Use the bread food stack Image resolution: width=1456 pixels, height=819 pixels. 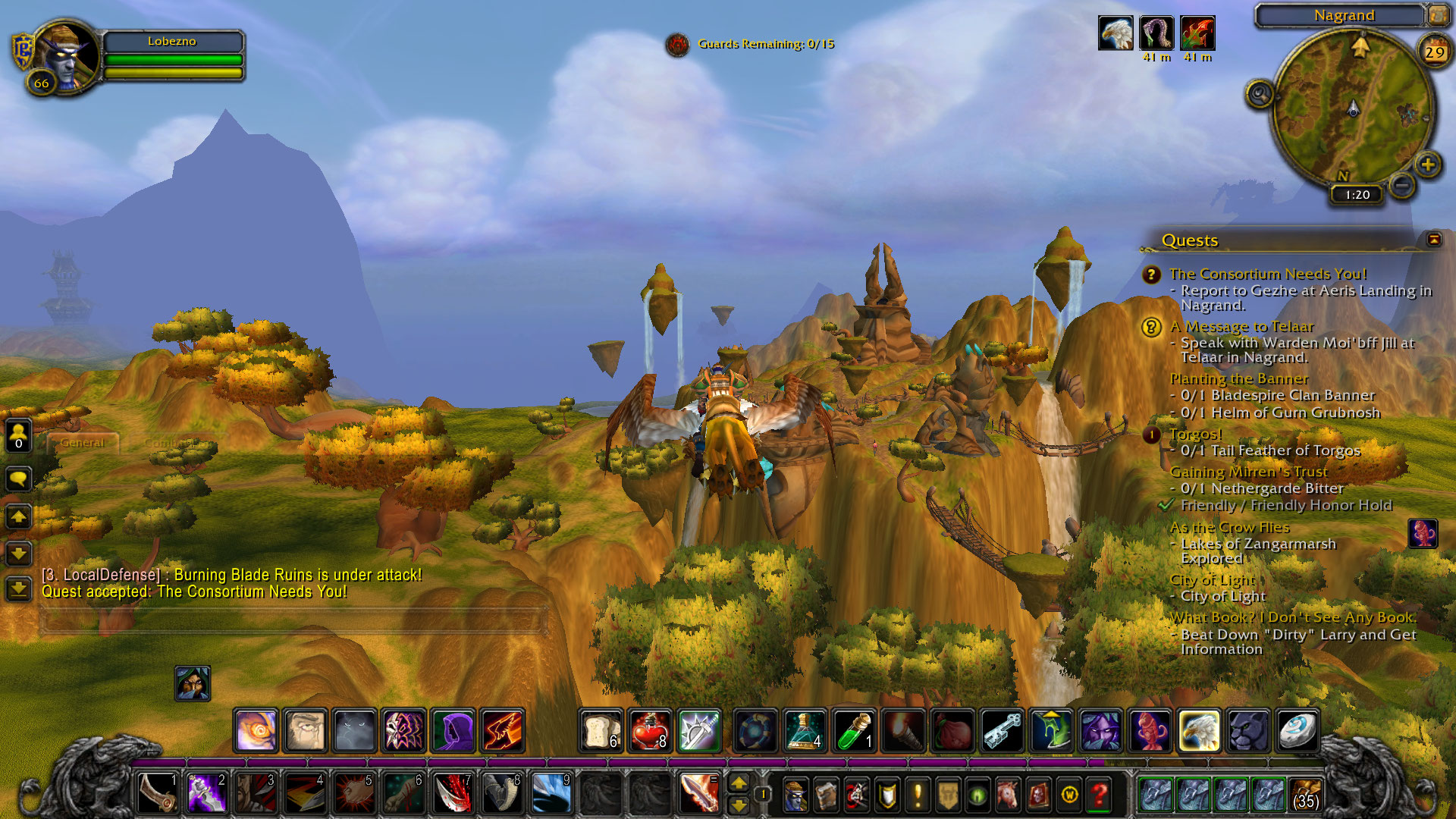(602, 731)
